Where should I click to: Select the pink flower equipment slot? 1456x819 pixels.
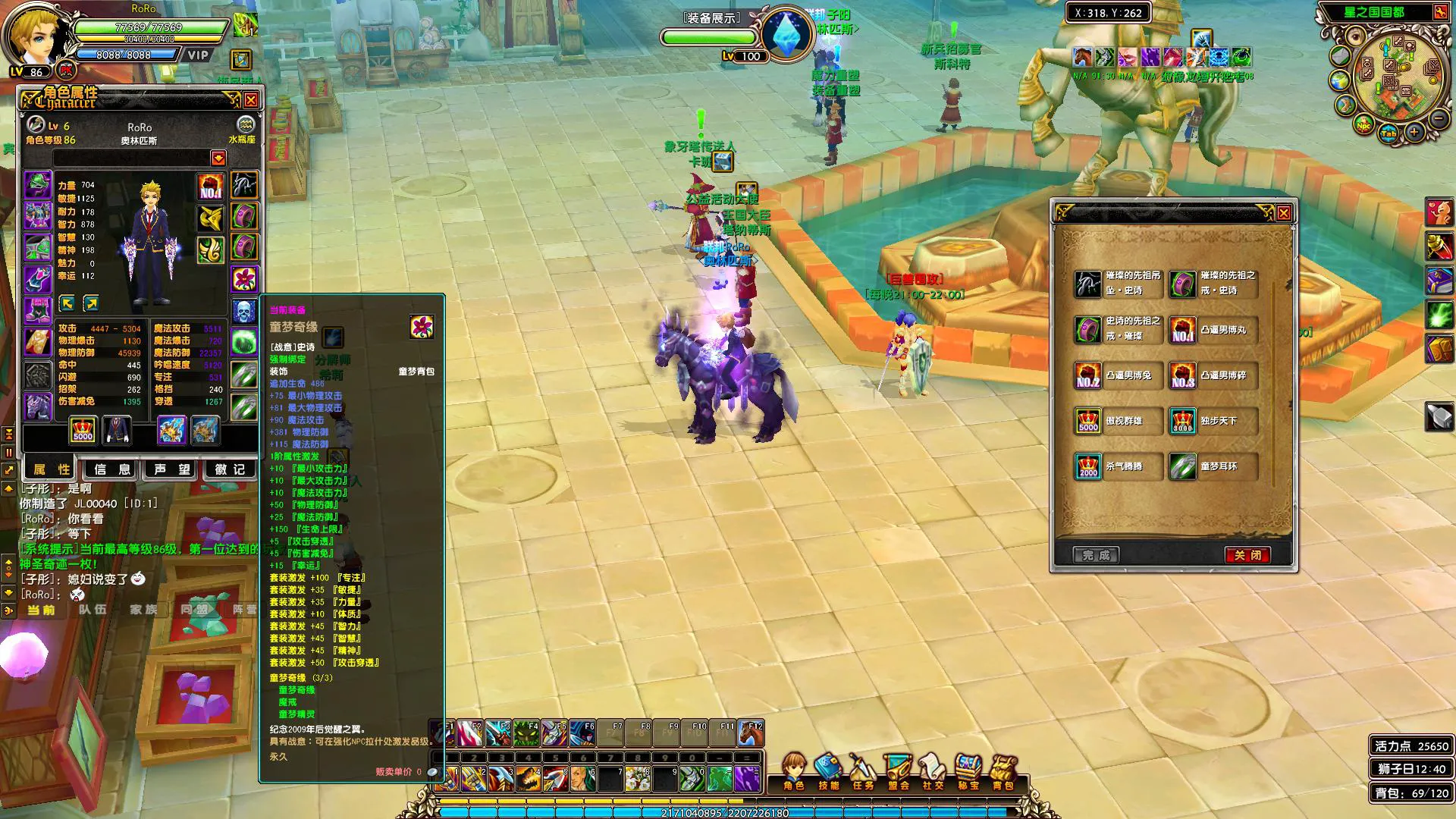(x=244, y=278)
